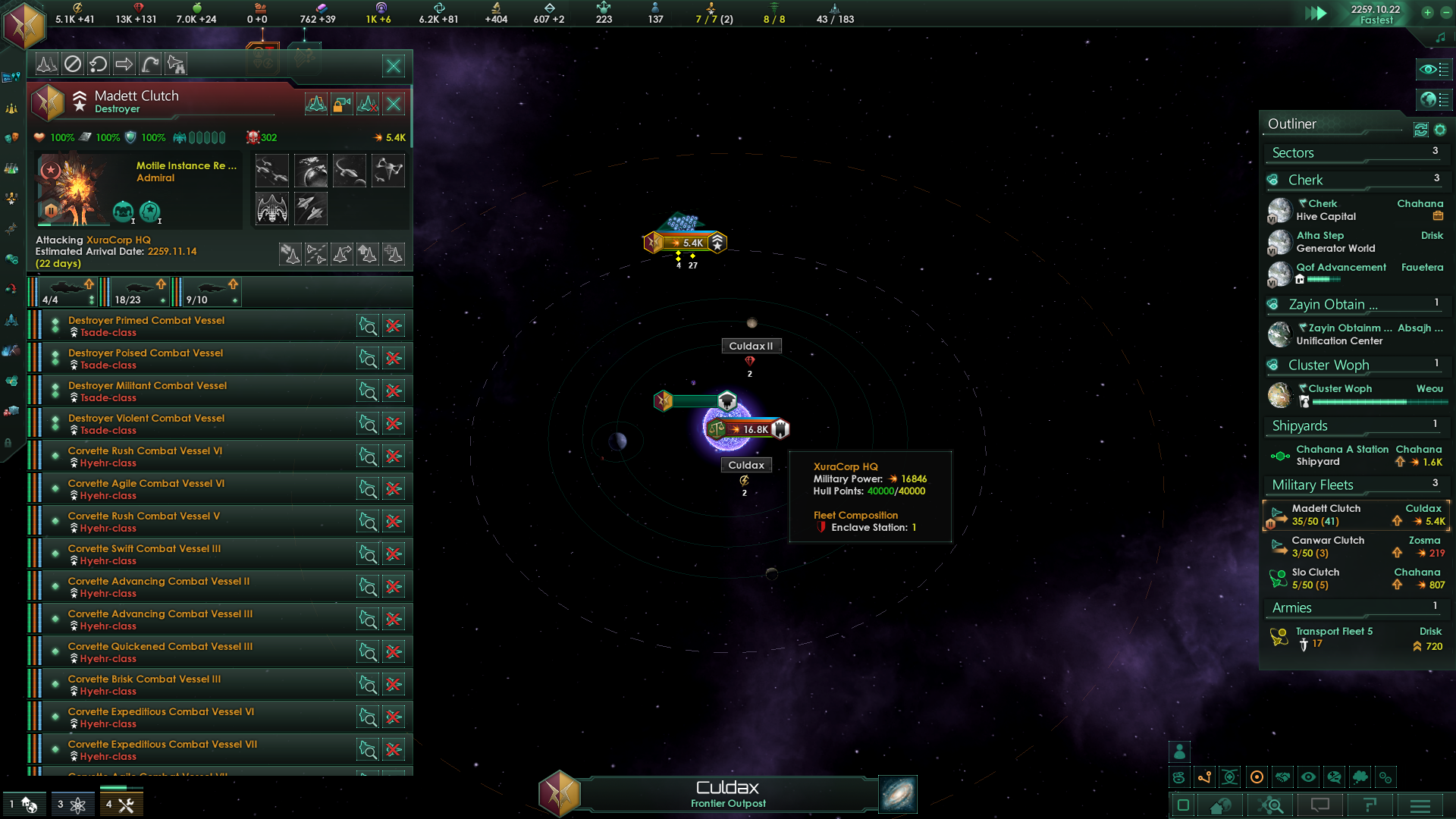This screenshot has width=1456, height=819.
Task: Click the split fleet icon in Madett Clutch header
Action: tap(317, 254)
